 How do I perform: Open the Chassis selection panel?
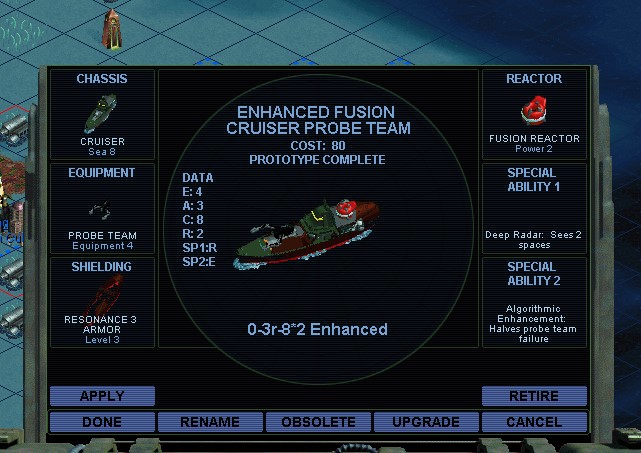(x=102, y=115)
